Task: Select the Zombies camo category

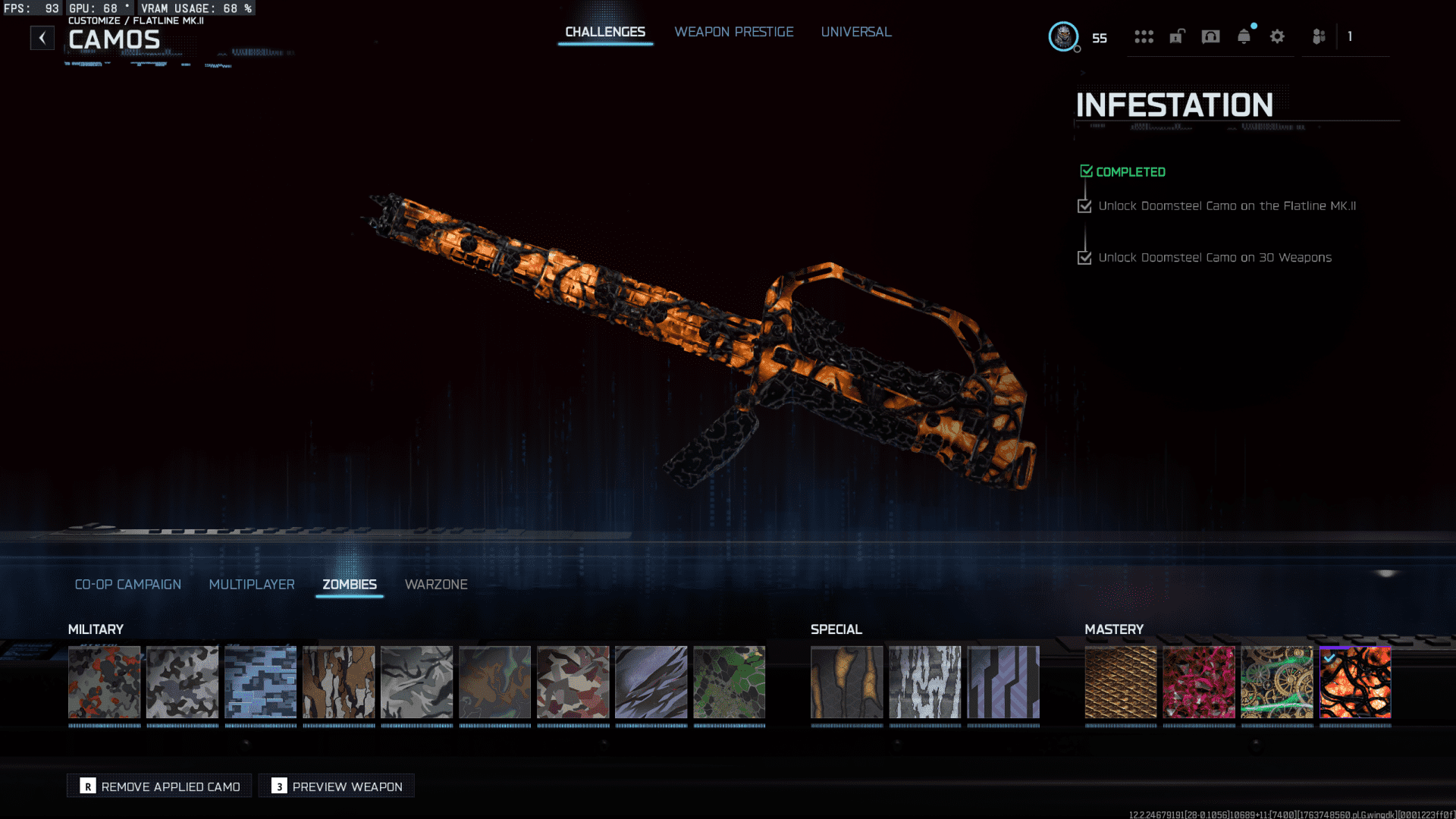Action: 350,585
